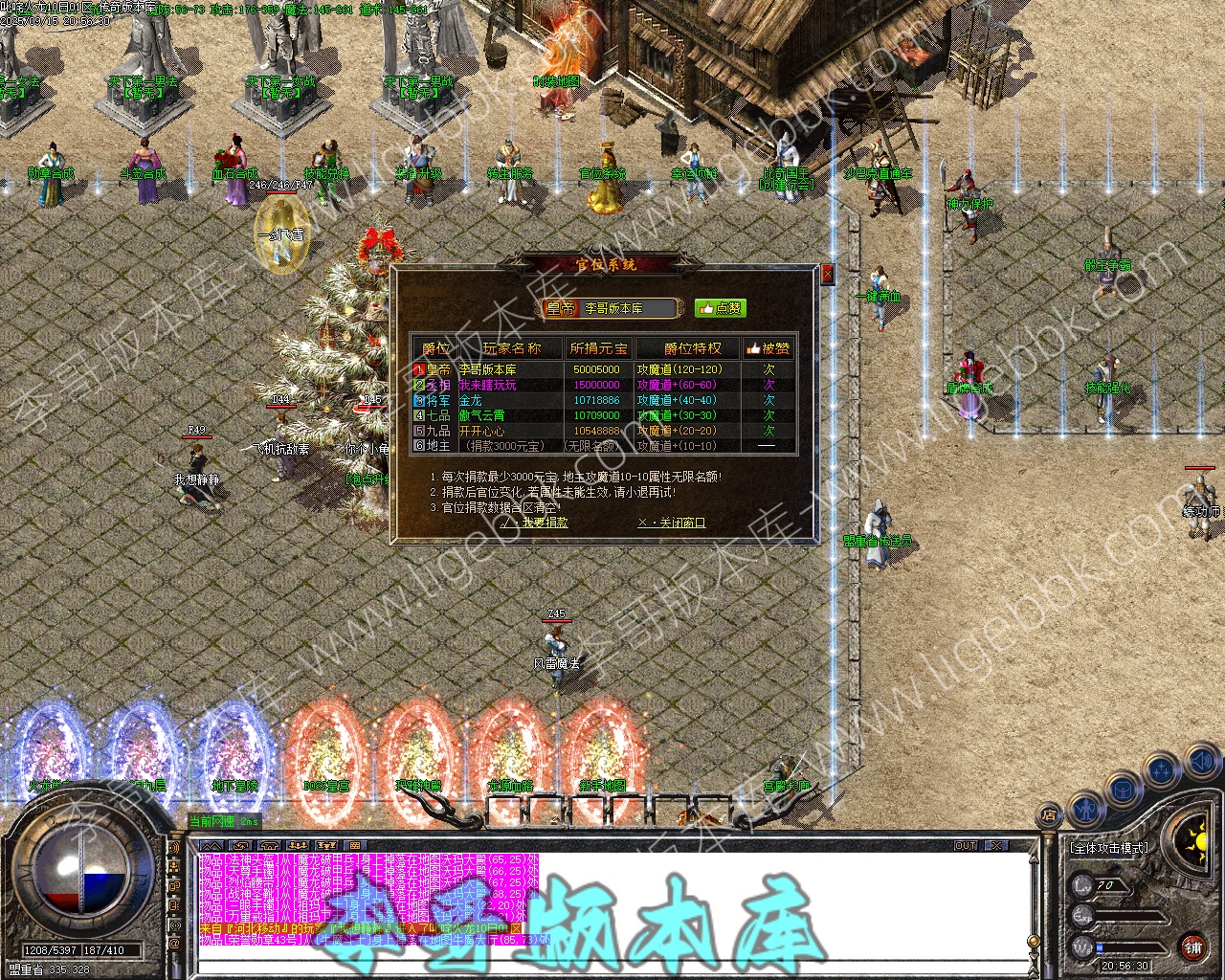Select the 九品 rank row for 开开心心
The height and width of the screenshot is (980, 1225).
[603, 431]
